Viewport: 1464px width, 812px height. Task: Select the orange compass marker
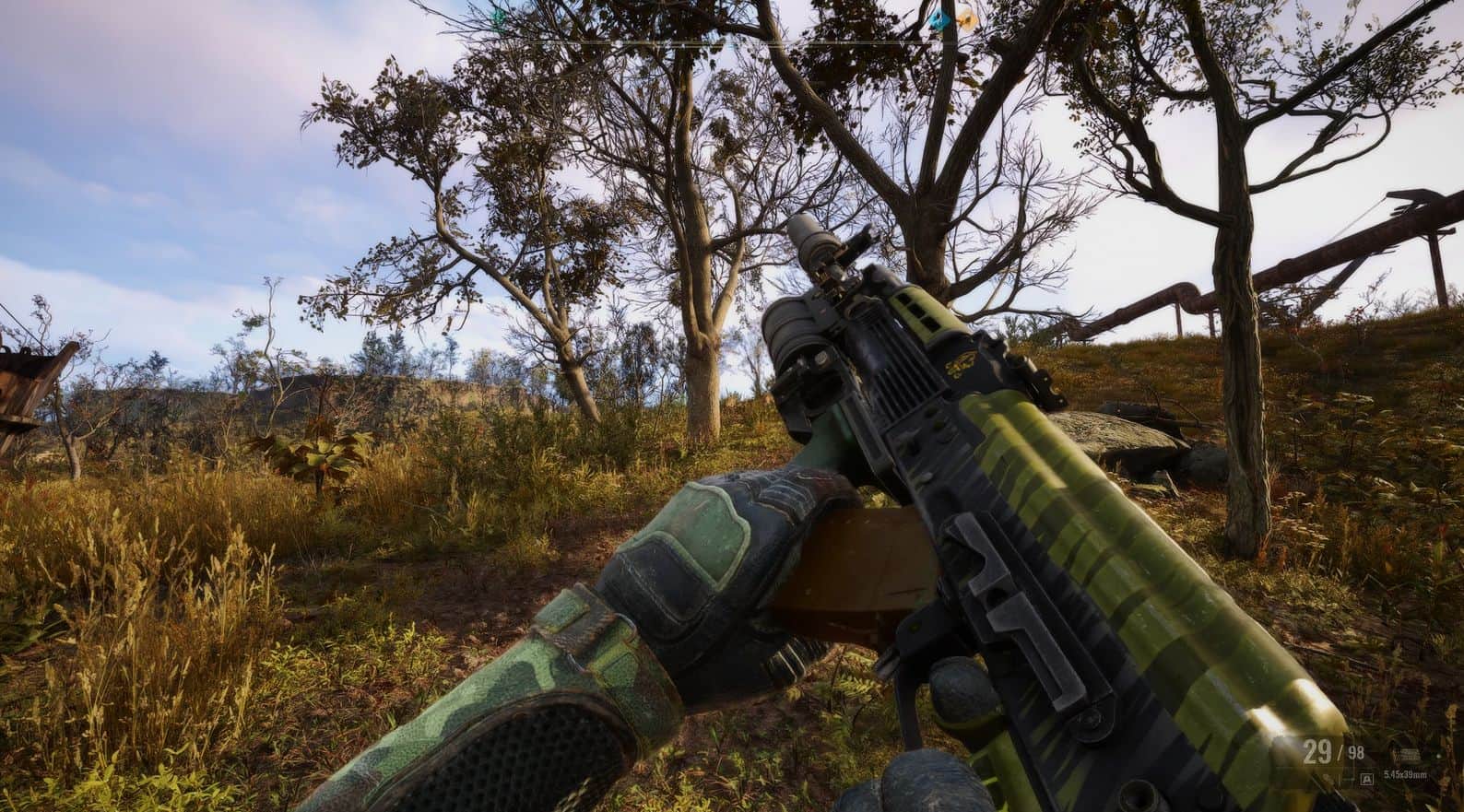(964, 18)
